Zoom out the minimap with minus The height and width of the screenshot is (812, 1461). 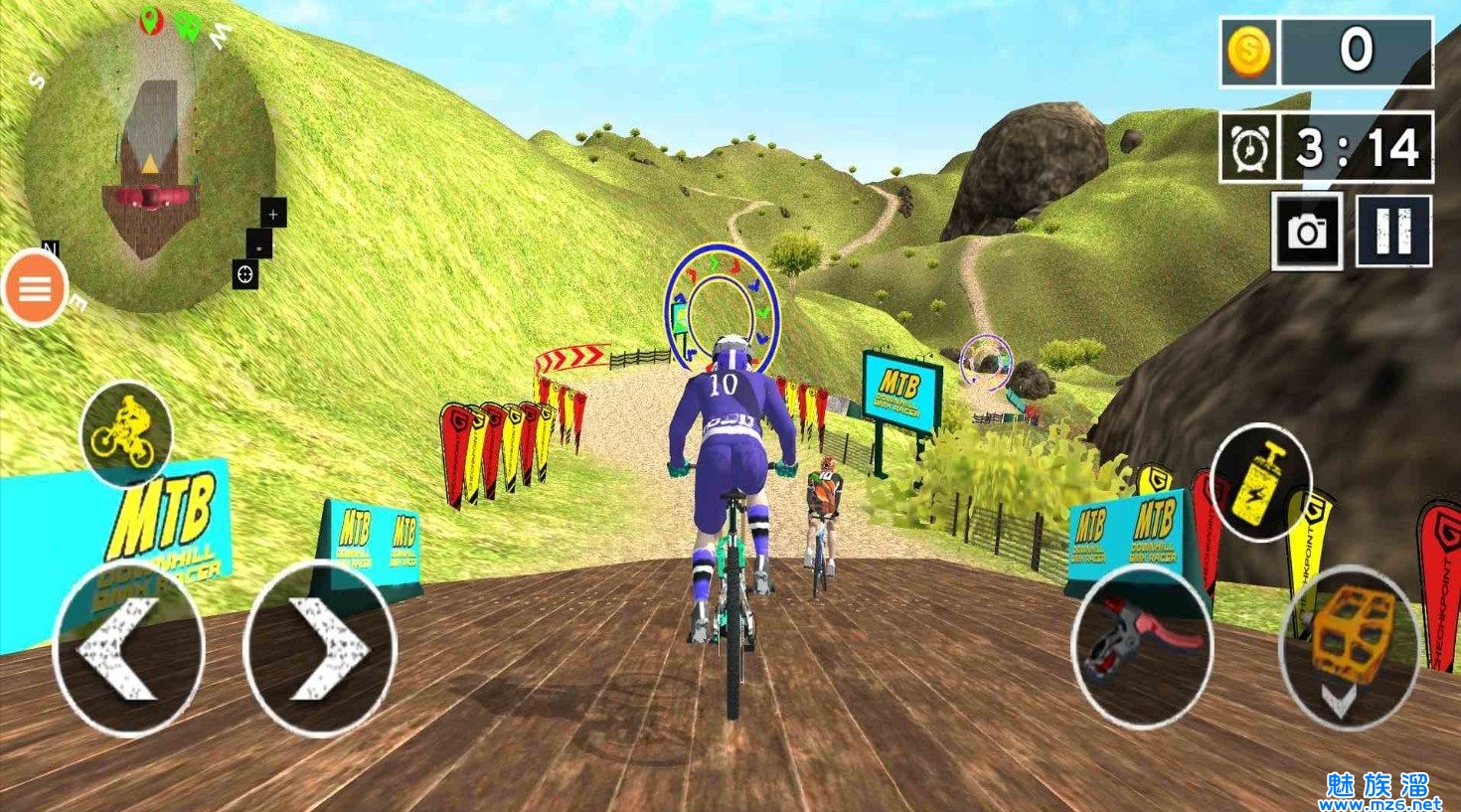coord(258,243)
